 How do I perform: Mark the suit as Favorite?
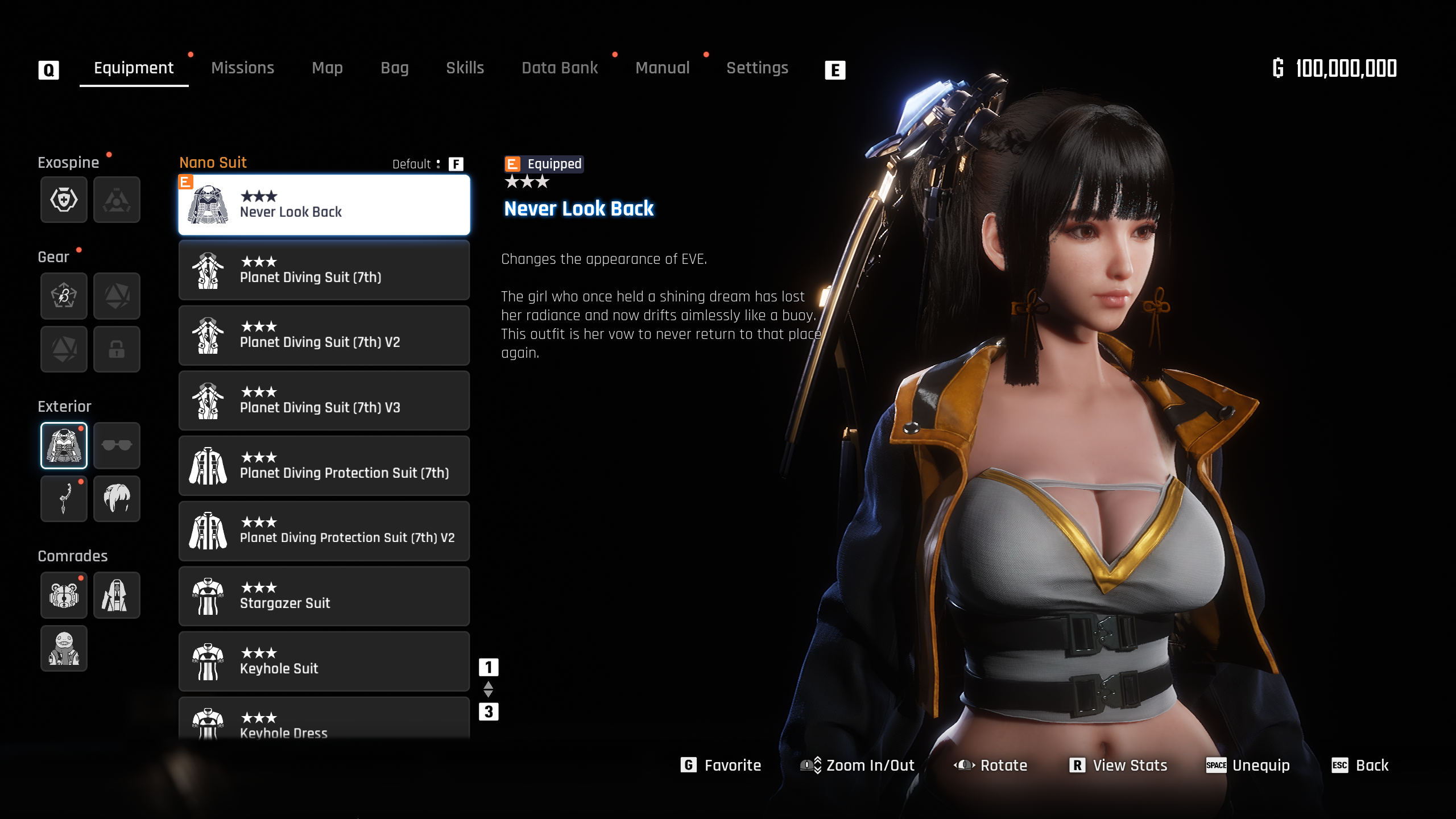coord(721,766)
